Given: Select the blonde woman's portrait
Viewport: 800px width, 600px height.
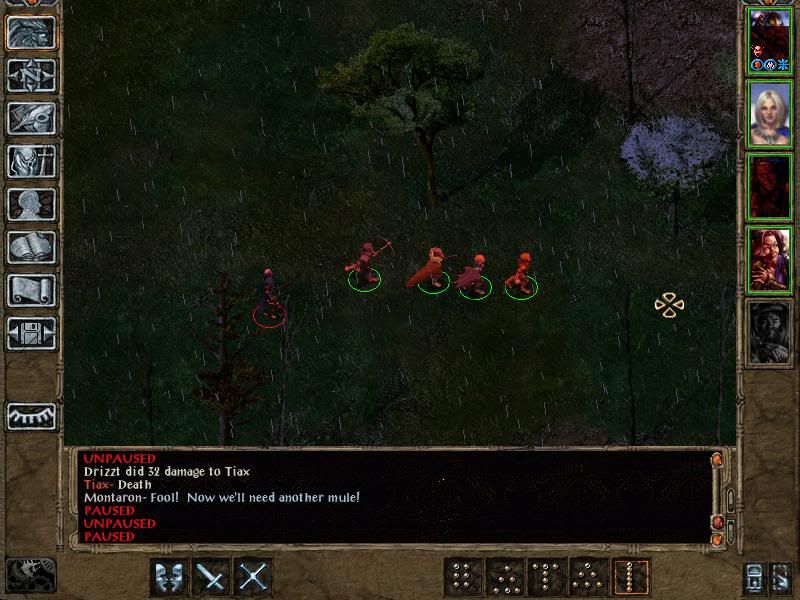Looking at the screenshot, I should [x=769, y=114].
